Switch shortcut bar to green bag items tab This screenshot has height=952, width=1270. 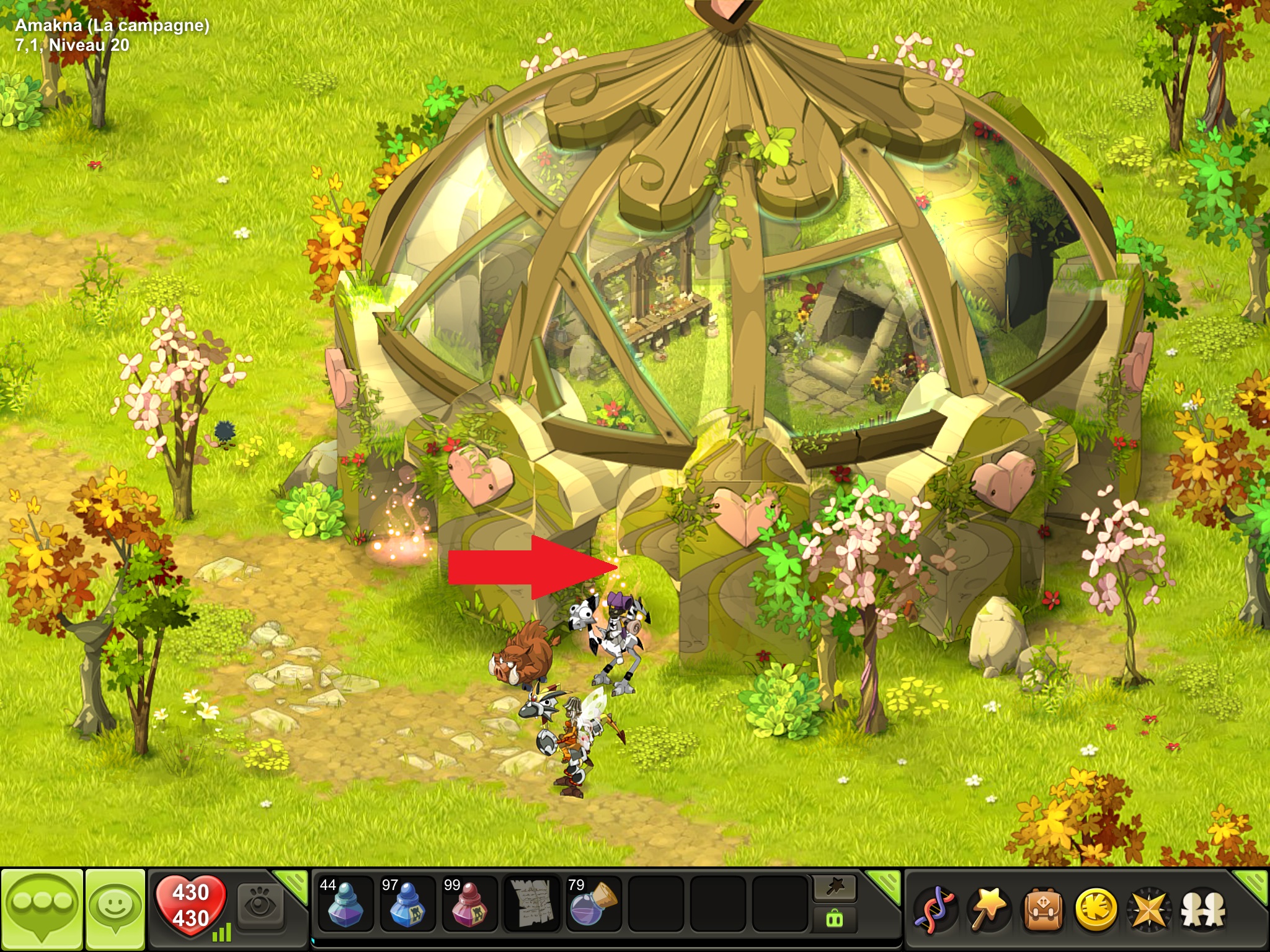(x=835, y=919)
